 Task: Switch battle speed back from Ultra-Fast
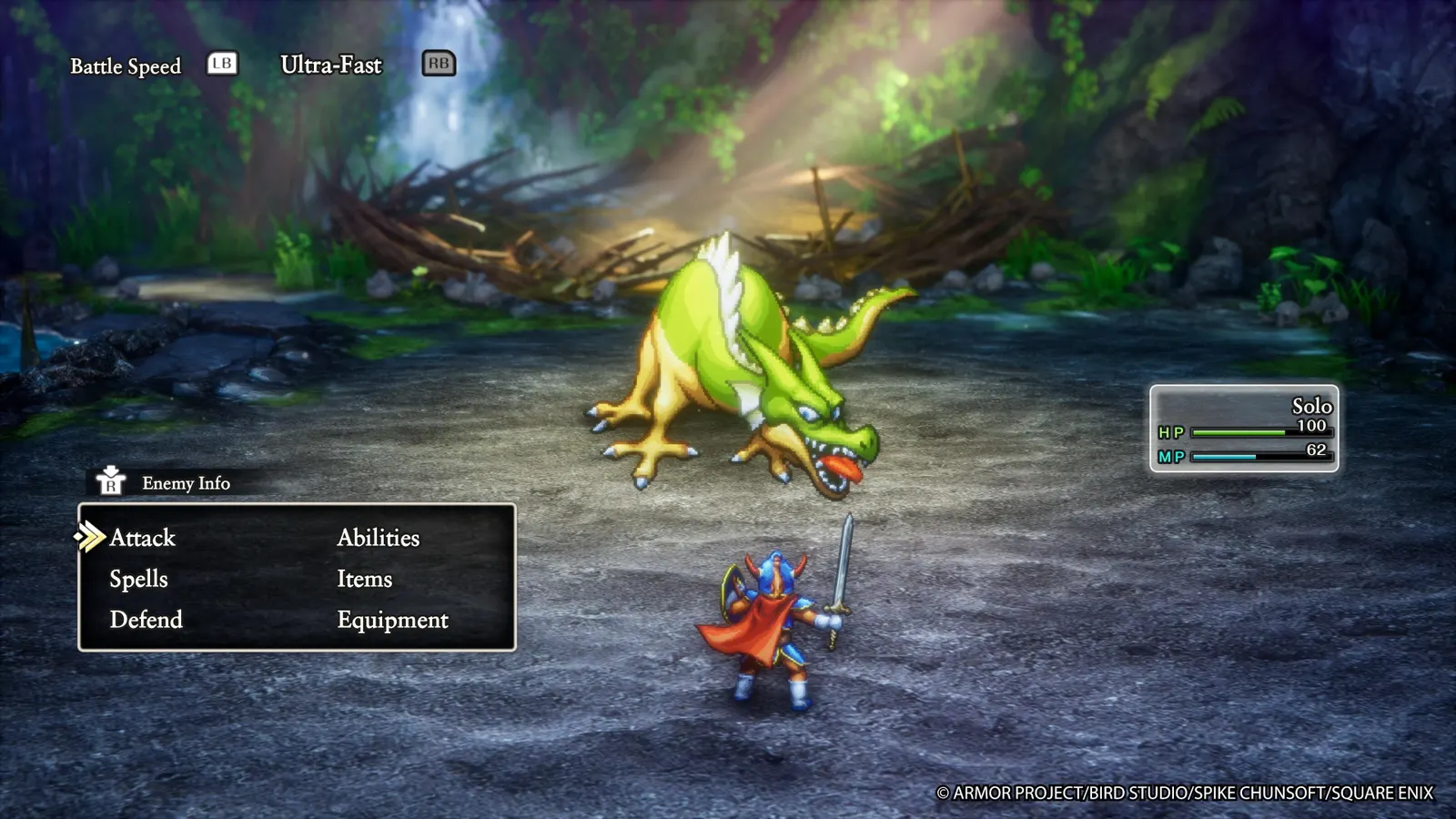coord(221,64)
